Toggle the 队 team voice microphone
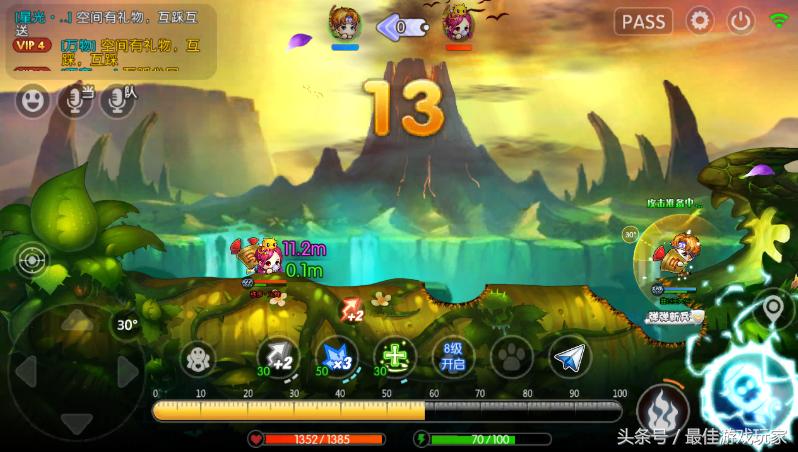This screenshot has height=452, width=798. point(119,100)
